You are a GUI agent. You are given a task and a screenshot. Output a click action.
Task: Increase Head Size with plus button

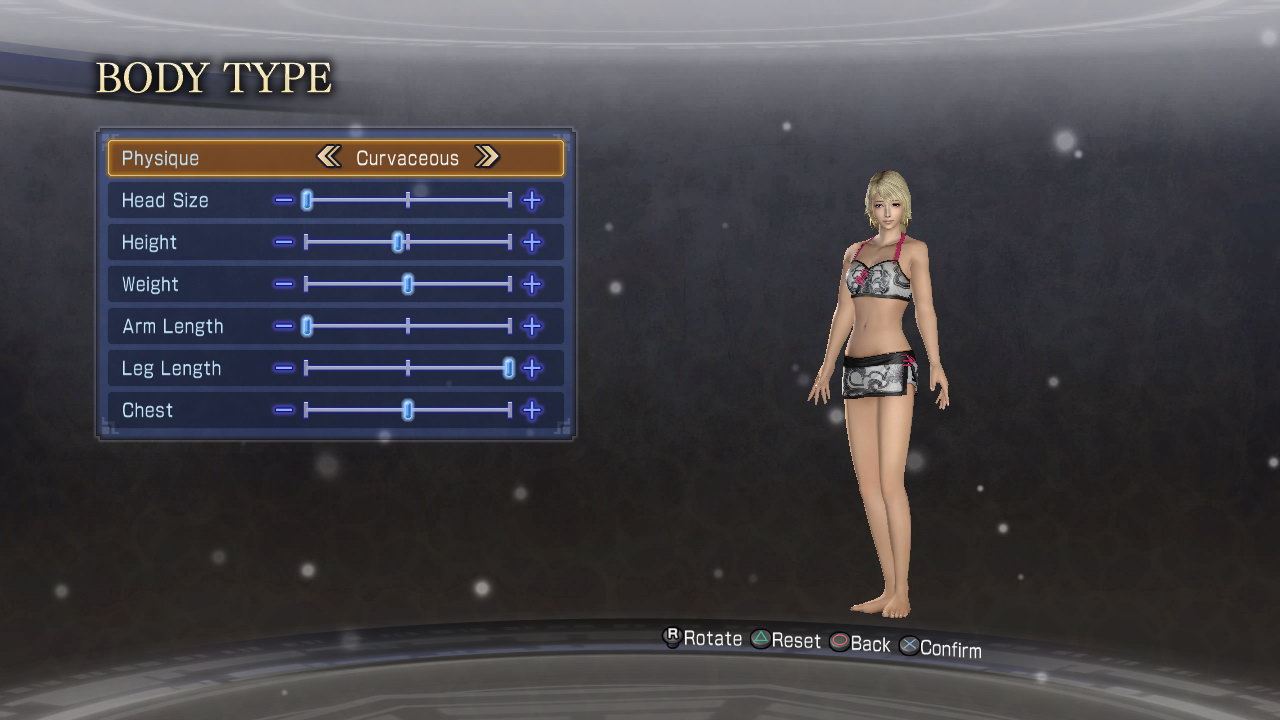(x=532, y=201)
